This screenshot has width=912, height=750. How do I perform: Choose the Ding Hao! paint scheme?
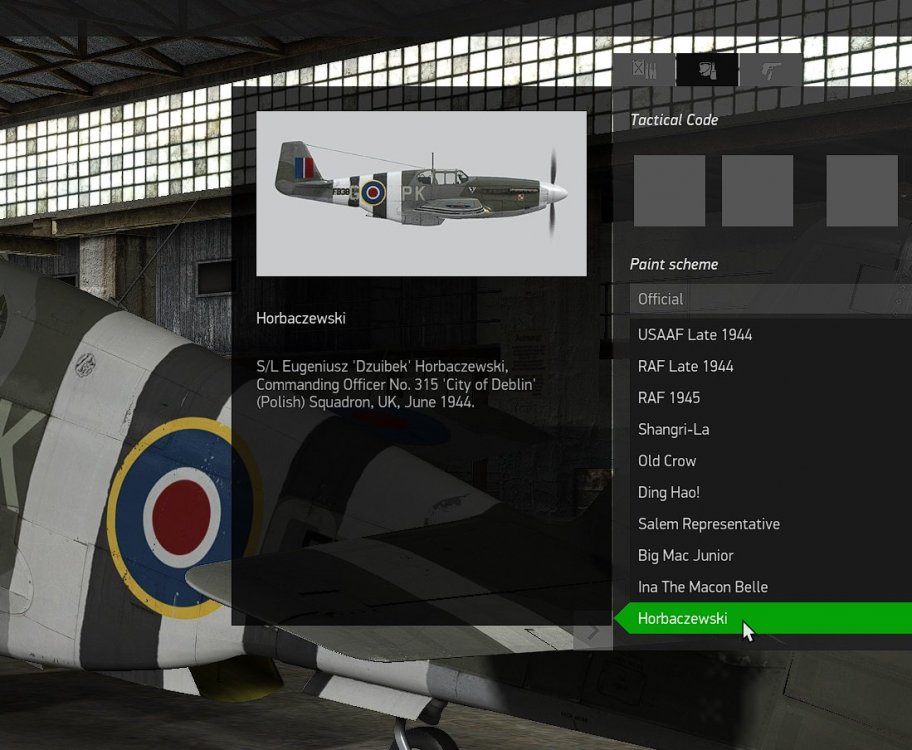669,492
